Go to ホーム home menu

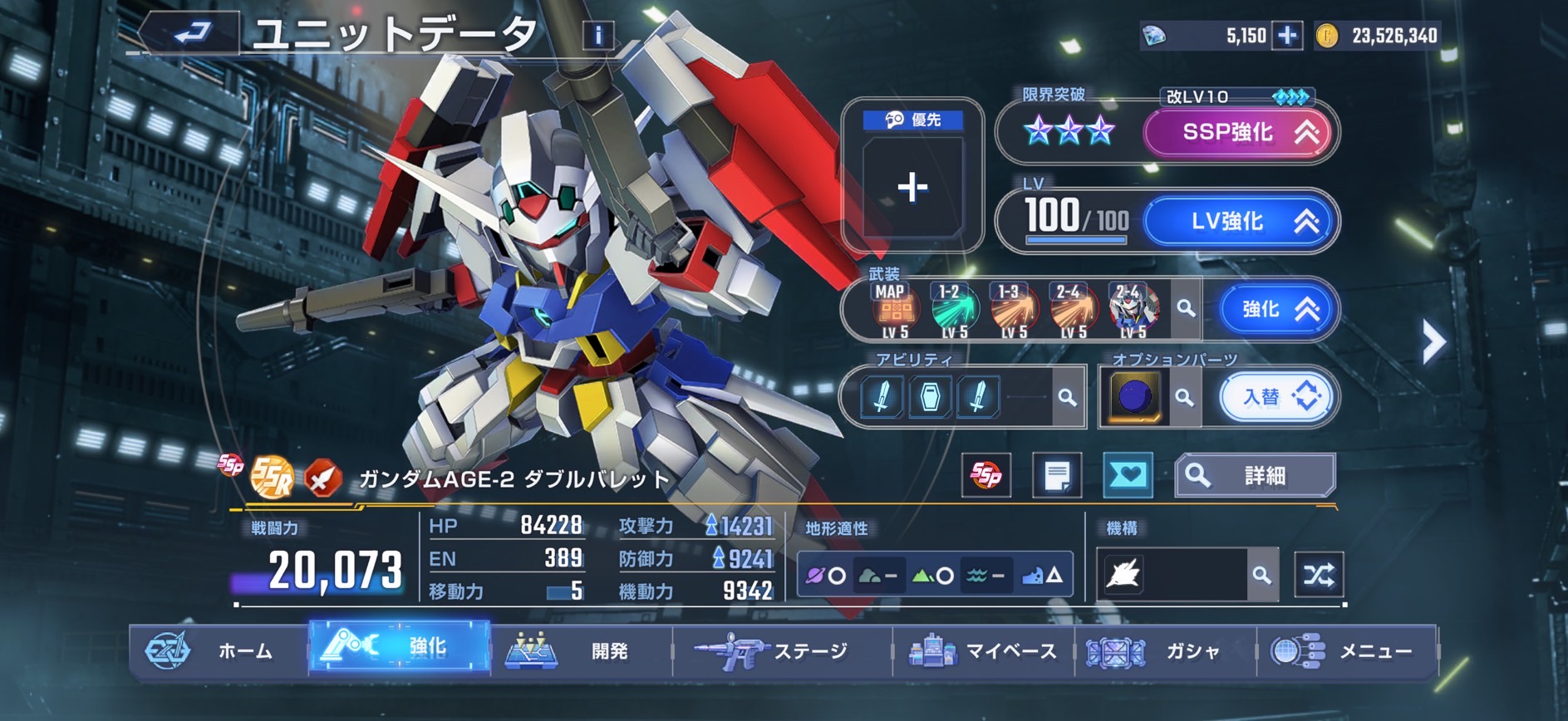pos(219,650)
